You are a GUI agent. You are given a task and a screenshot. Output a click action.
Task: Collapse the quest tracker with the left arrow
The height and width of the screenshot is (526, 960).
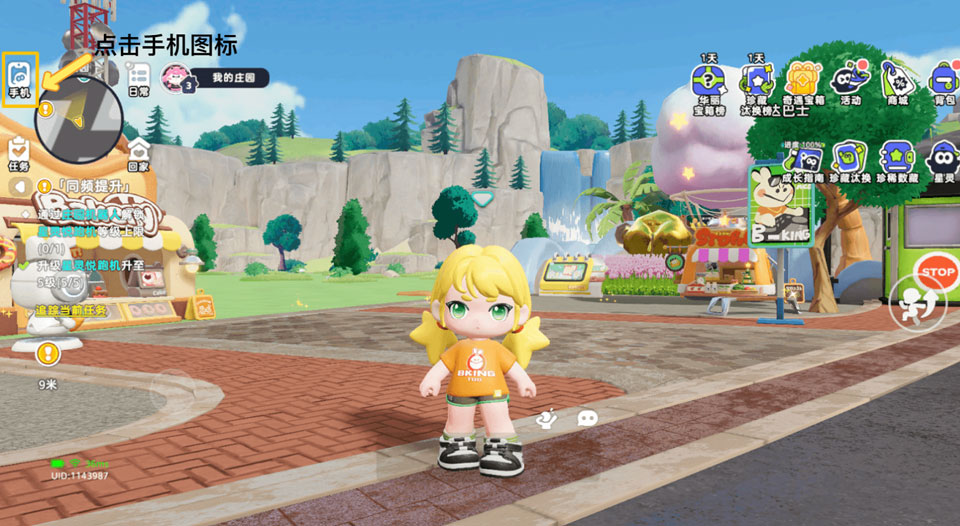pyautogui.click(x=17, y=187)
